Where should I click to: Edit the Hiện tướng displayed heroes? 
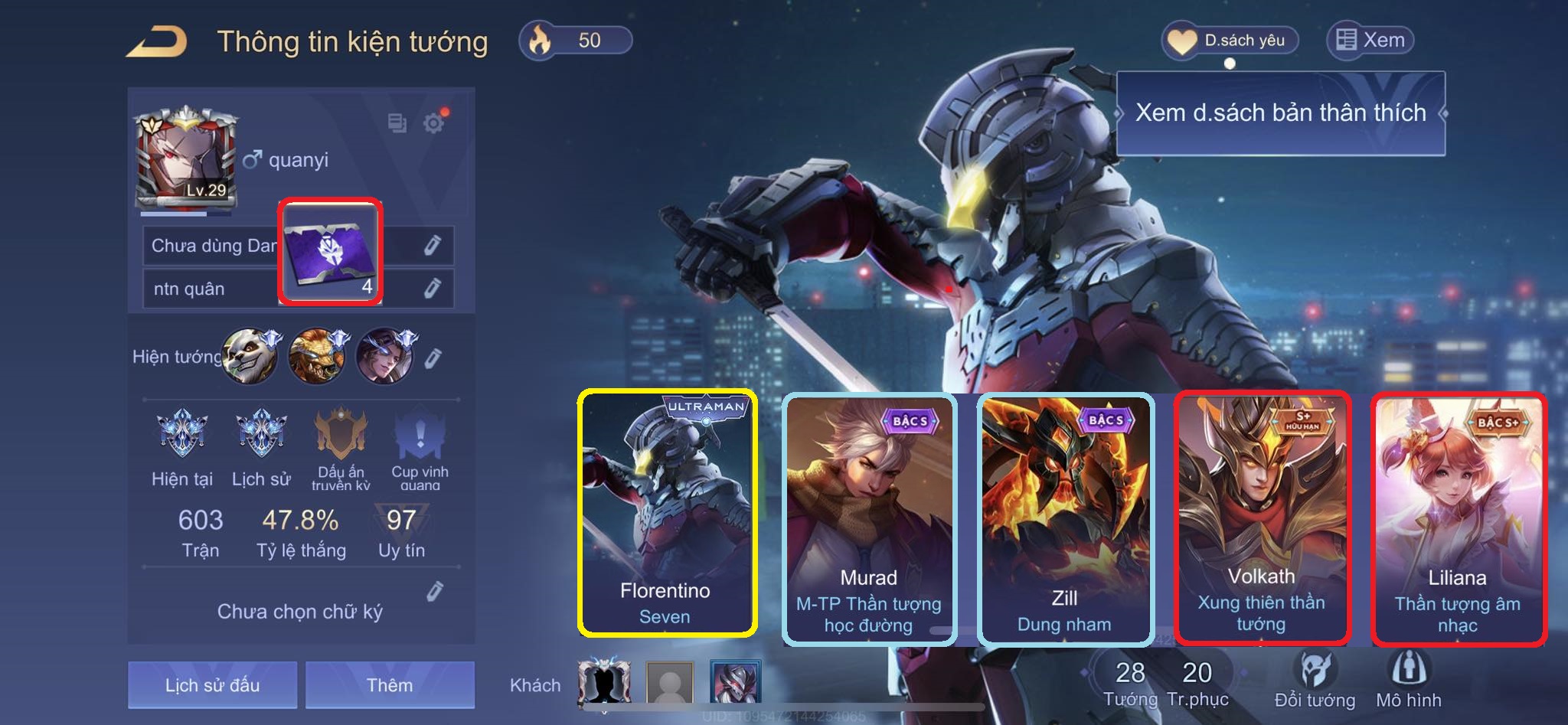pyautogui.click(x=433, y=358)
